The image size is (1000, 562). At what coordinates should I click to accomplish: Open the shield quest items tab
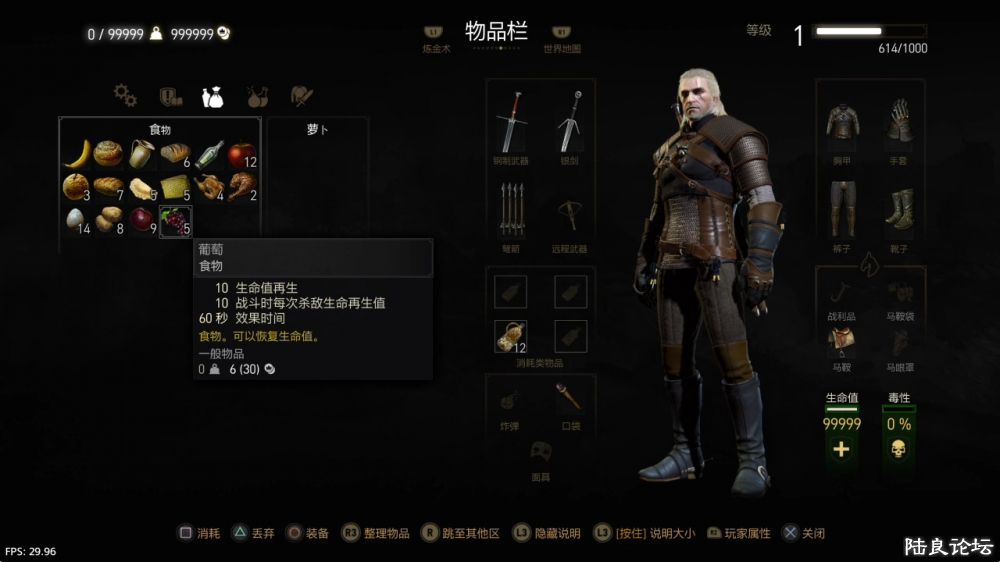click(169, 96)
